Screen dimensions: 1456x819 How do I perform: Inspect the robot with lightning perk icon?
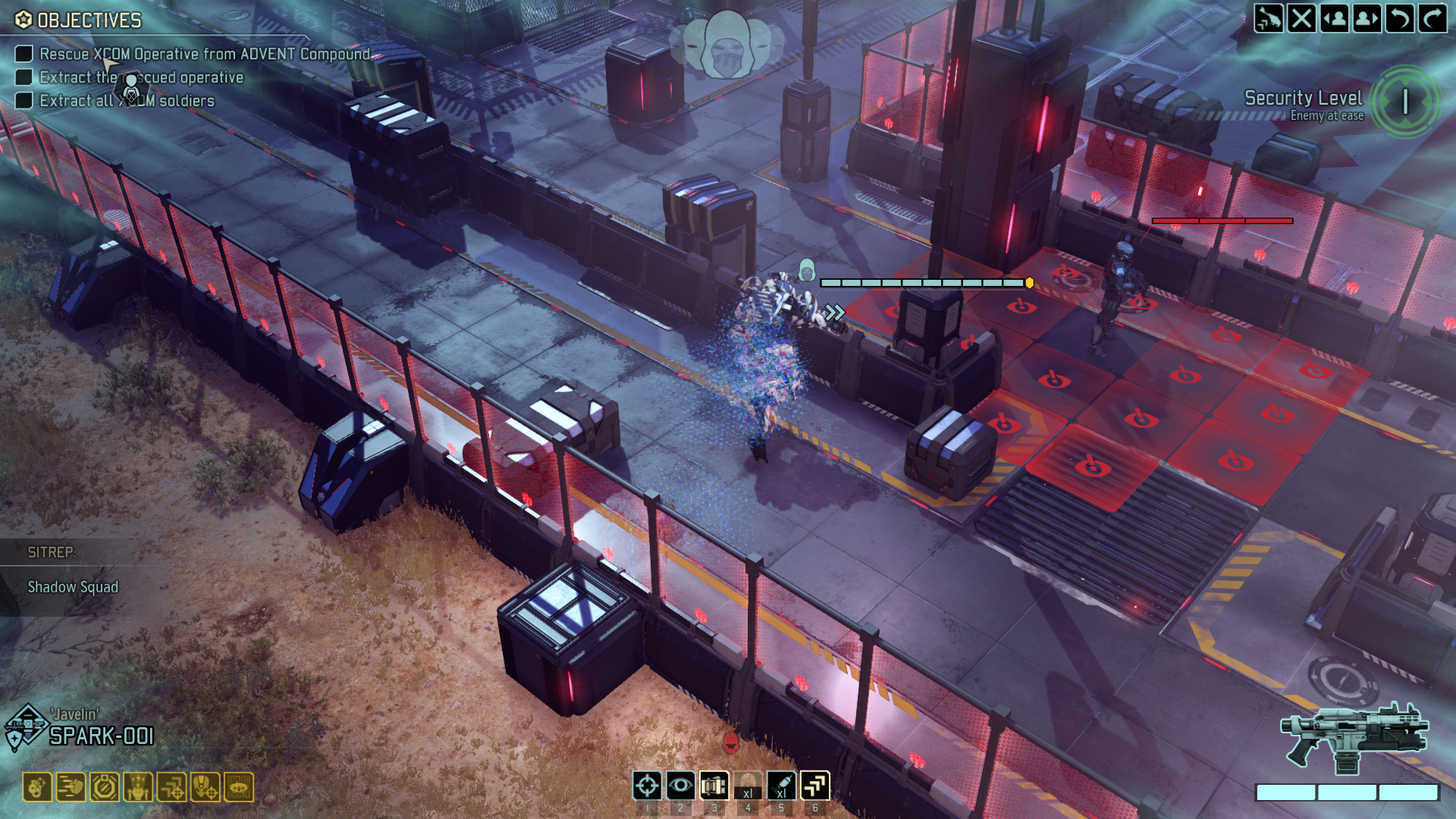138,787
